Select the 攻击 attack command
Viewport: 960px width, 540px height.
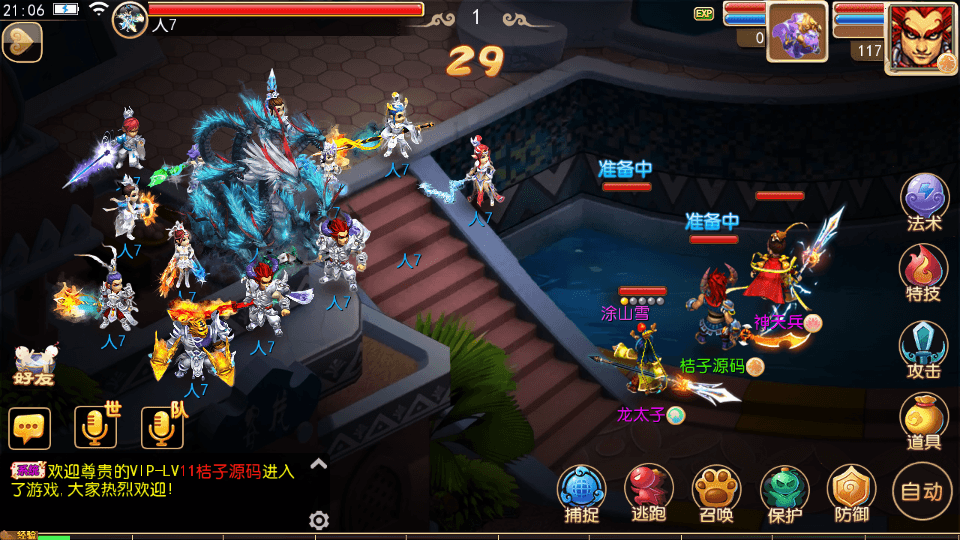(x=924, y=349)
